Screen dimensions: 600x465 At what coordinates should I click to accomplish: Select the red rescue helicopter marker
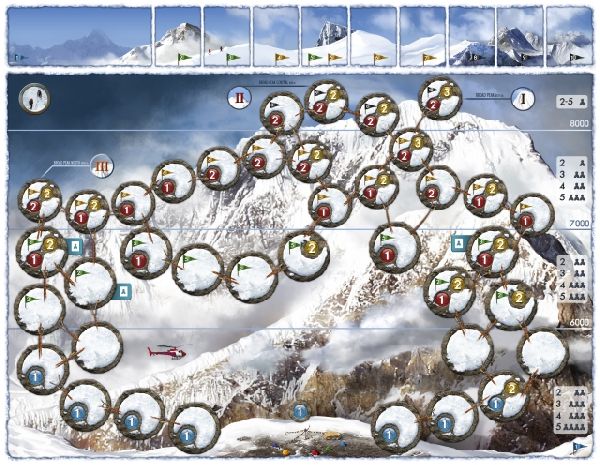[x=166, y=352]
